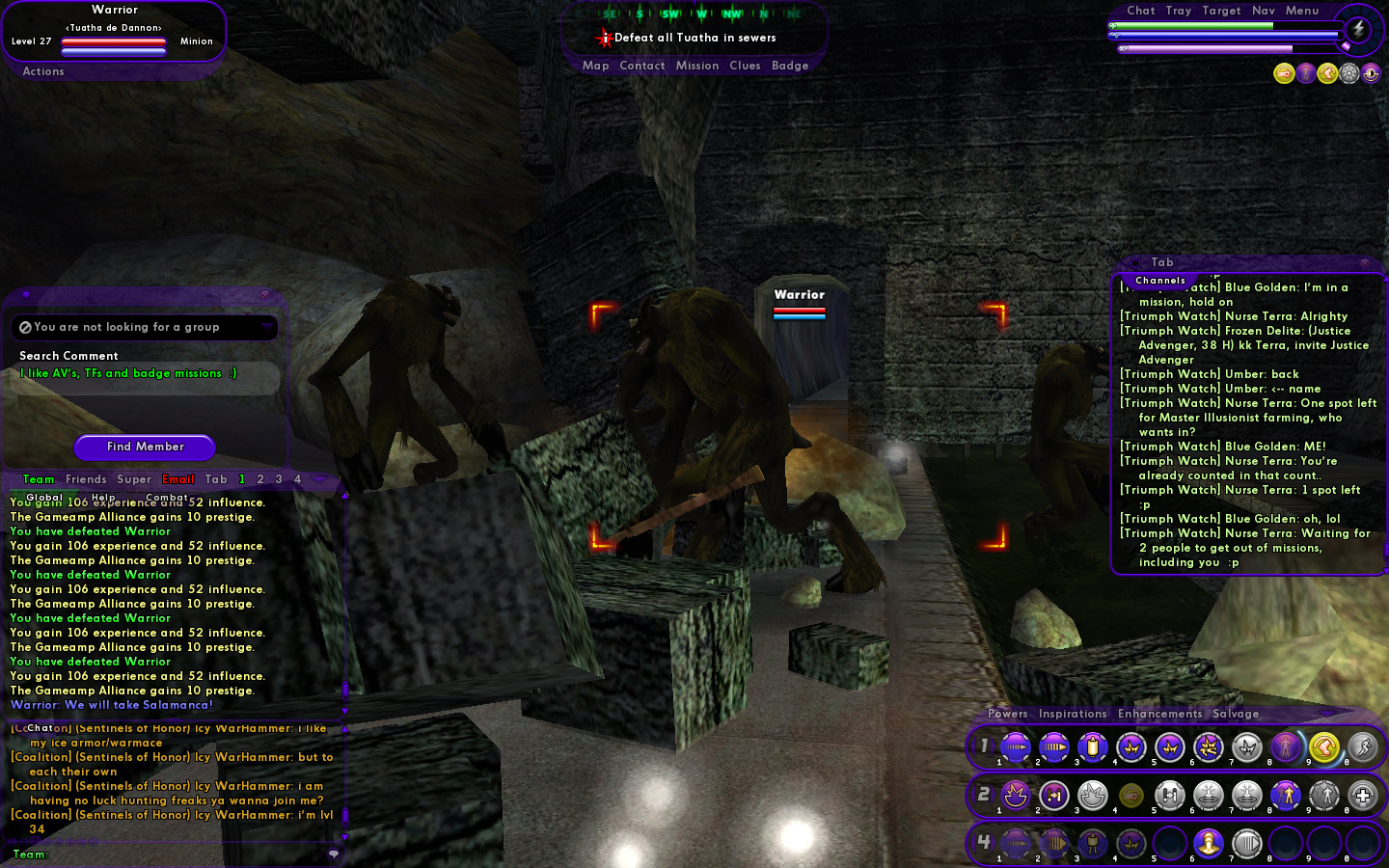The image size is (1389, 868).
Task: Toggle the Chat window from the top bar
Action: point(1140,11)
